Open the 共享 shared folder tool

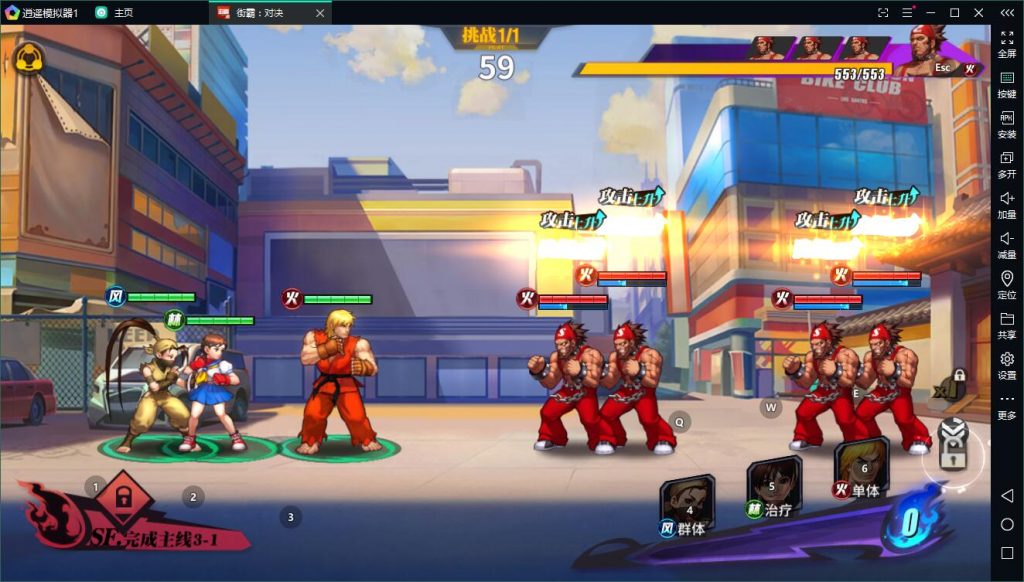coord(1007,324)
